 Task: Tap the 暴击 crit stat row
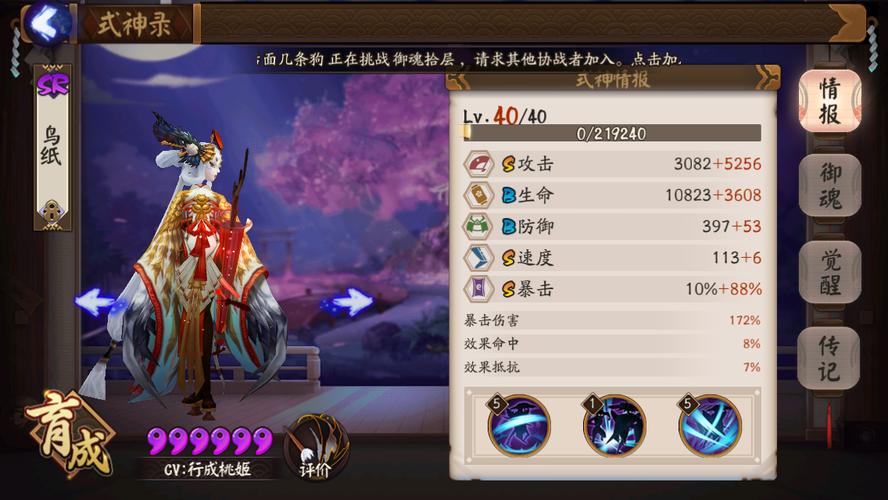pyautogui.click(x=612, y=289)
